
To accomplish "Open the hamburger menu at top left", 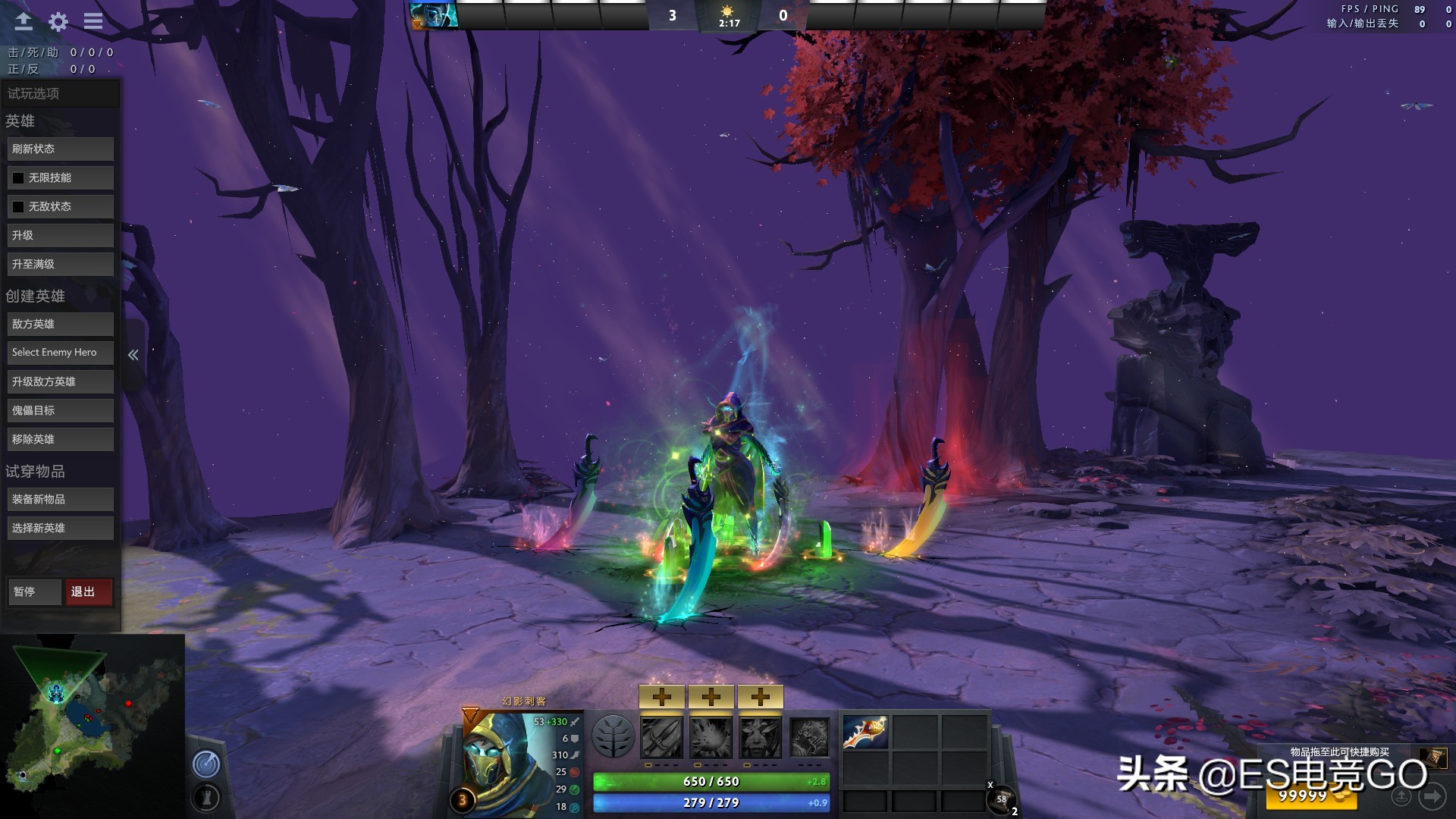I will (x=93, y=21).
